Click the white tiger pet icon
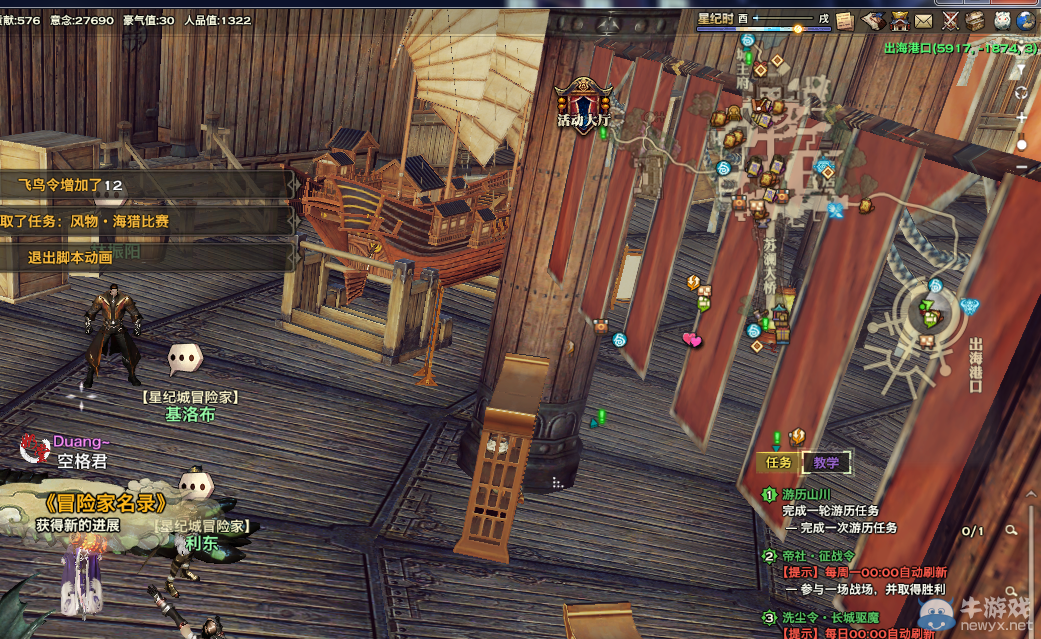 [x=1000, y=20]
